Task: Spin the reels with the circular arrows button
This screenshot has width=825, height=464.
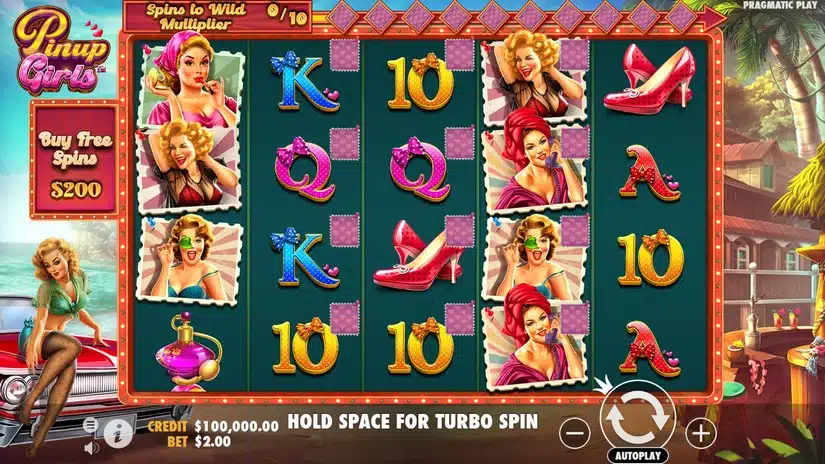Action: (637, 421)
